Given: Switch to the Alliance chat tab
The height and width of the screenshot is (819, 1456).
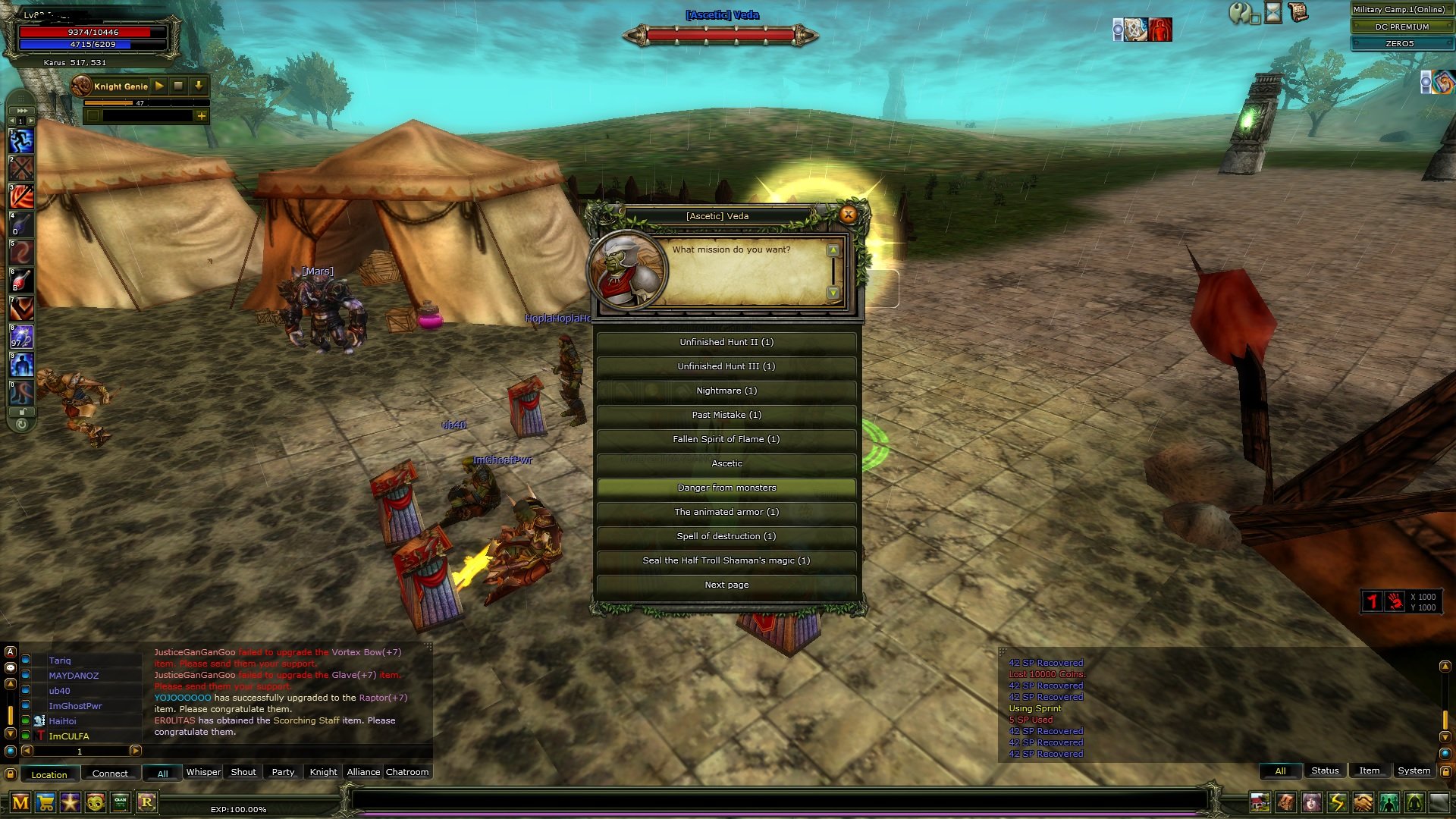Looking at the screenshot, I should [363, 772].
